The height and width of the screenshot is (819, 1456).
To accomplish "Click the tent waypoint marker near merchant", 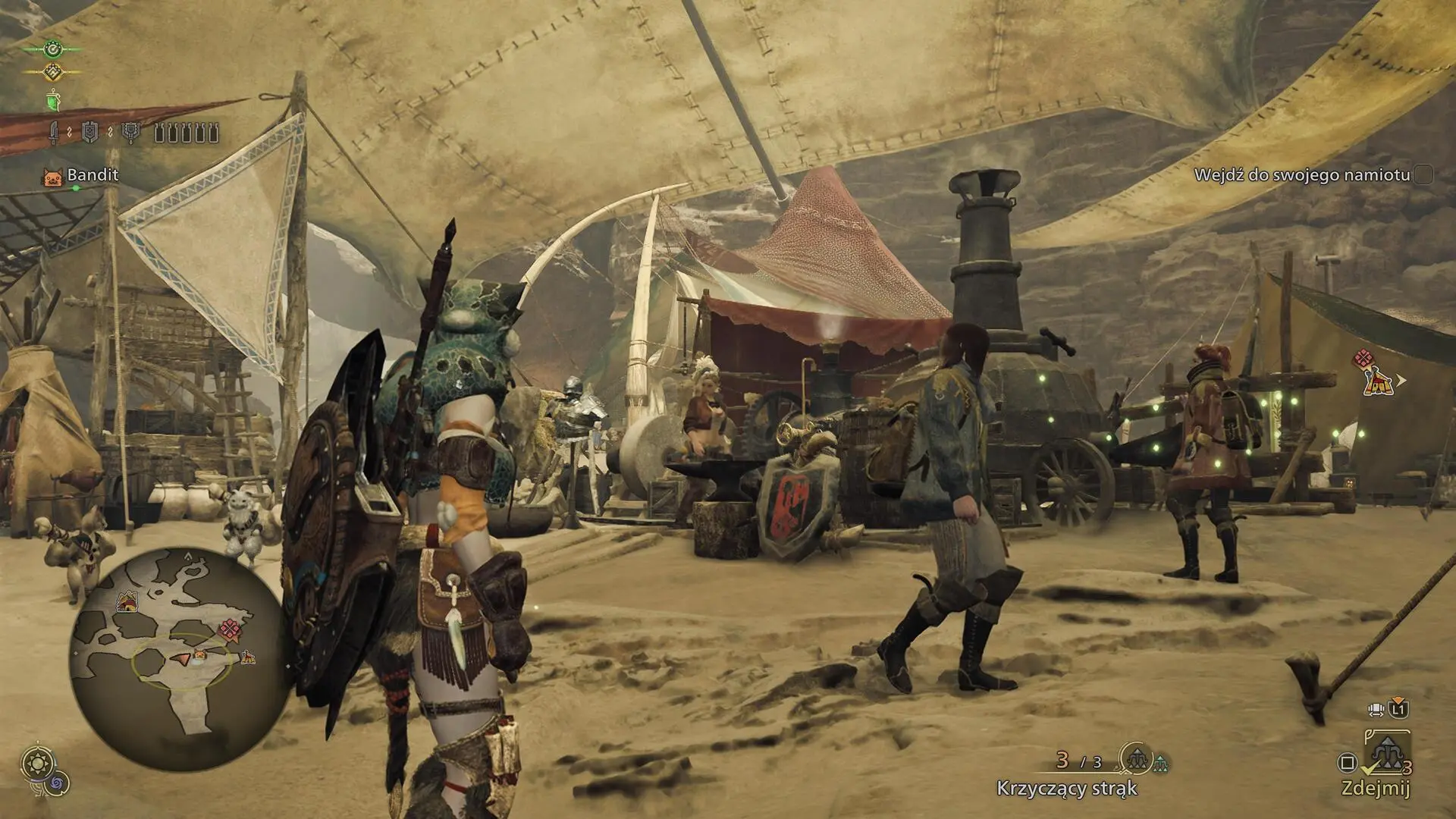I will pyautogui.click(x=1377, y=381).
